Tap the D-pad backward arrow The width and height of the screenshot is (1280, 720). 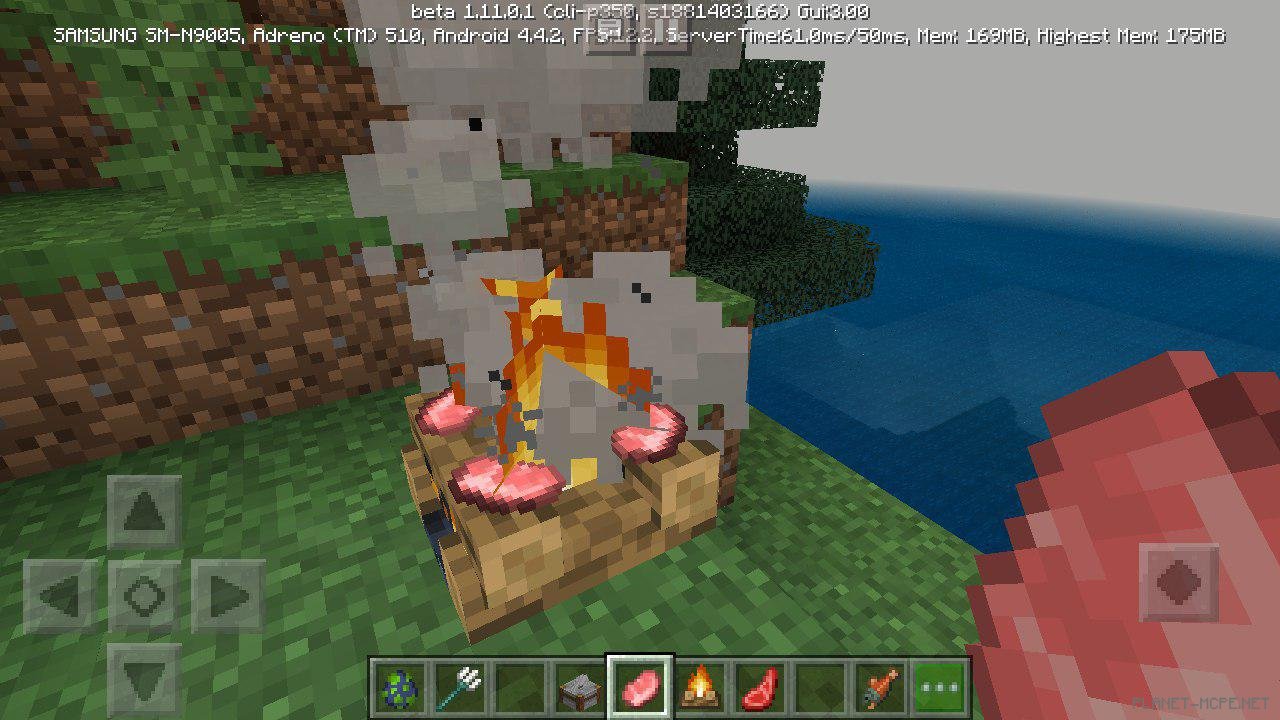click(x=144, y=679)
